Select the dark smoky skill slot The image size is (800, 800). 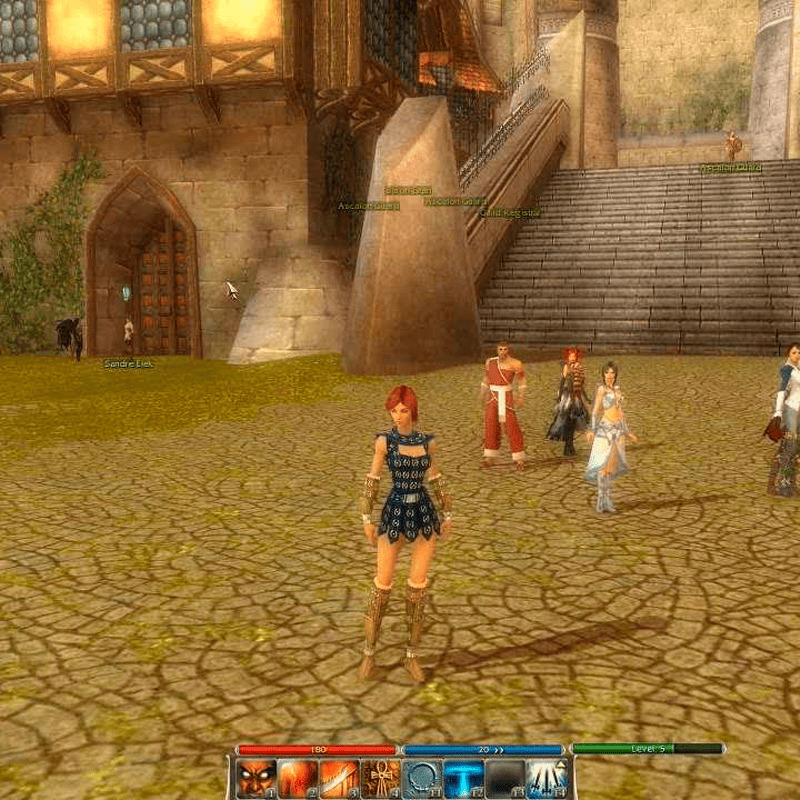(505, 779)
